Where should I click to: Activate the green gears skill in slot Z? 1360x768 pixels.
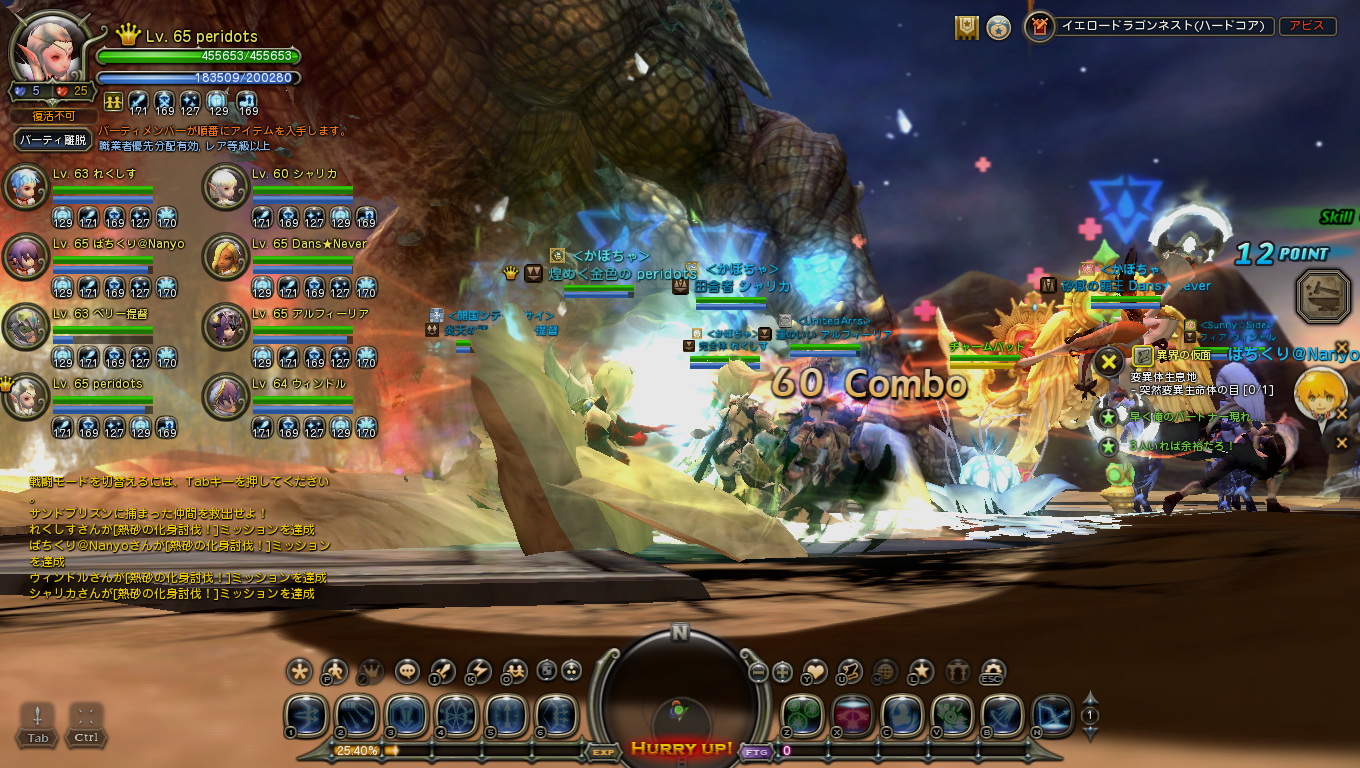(802, 715)
